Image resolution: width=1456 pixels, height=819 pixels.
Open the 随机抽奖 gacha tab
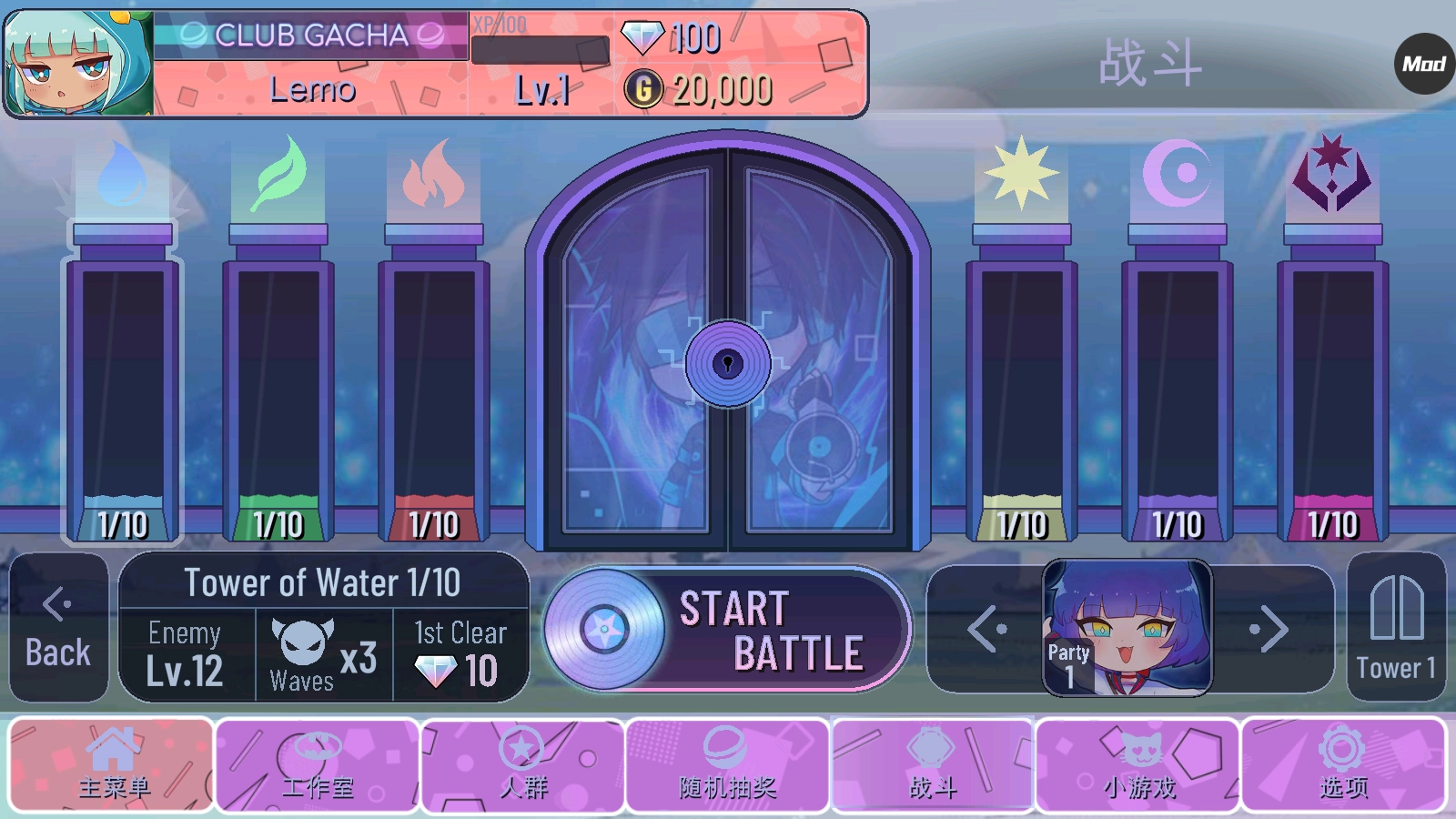(727, 764)
